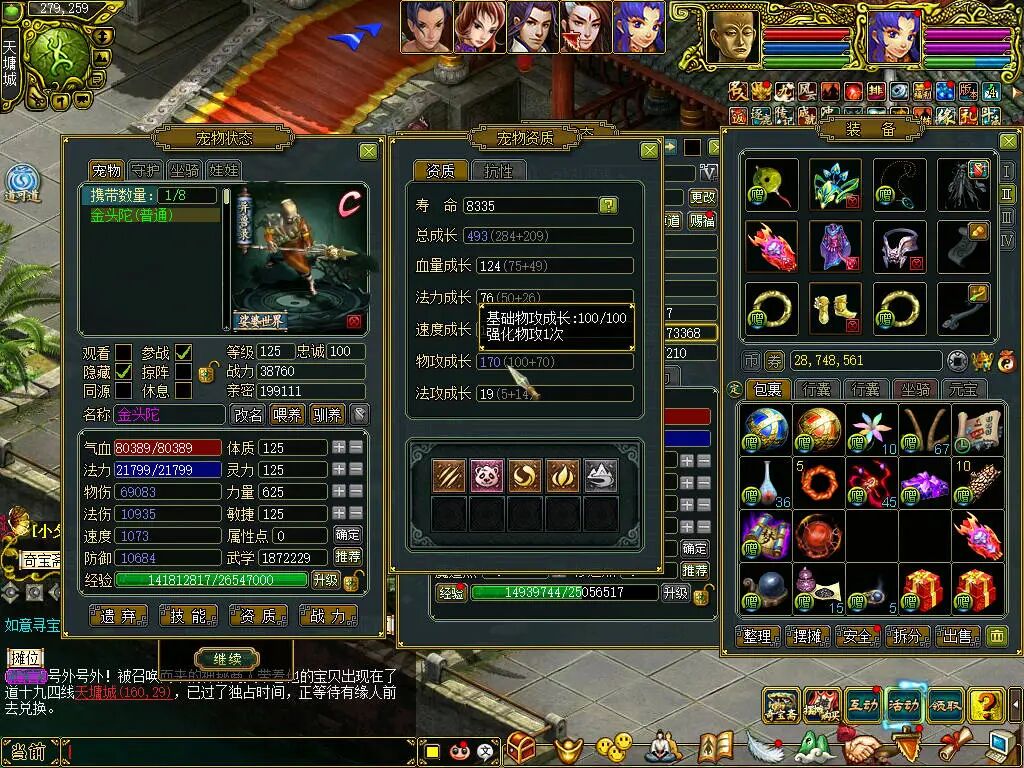This screenshot has height=768, width=1024.
Task: Choose the 遗弃 abandon button
Action: (118, 616)
